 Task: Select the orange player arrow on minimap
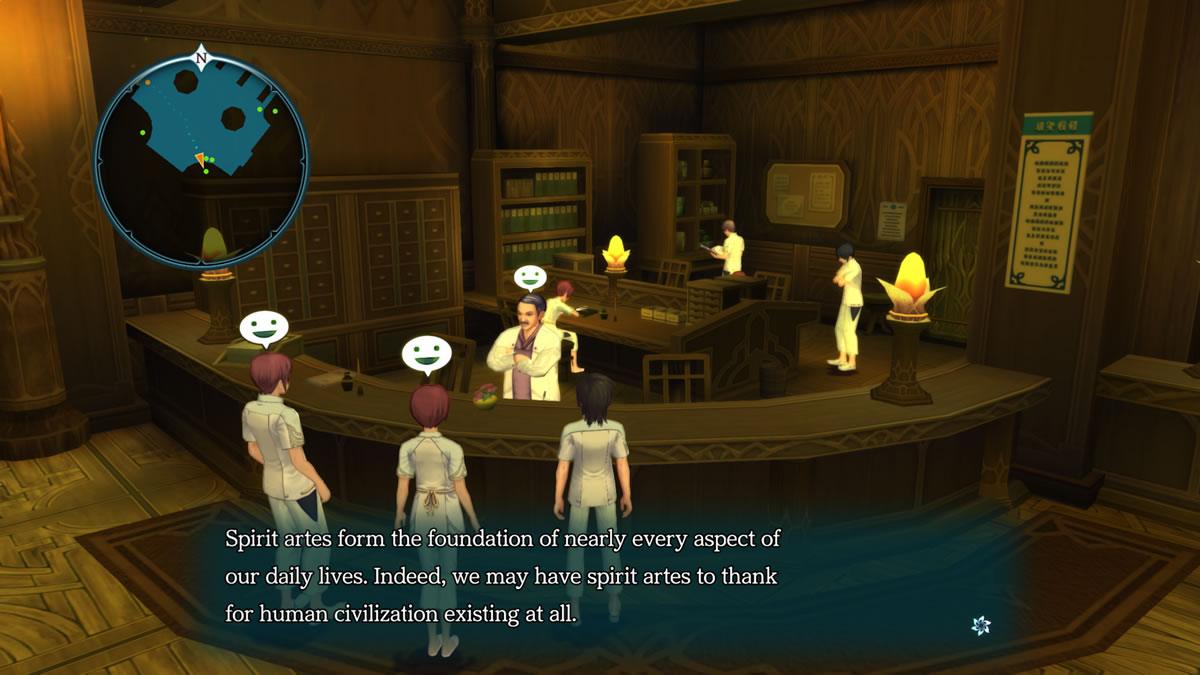(201, 160)
